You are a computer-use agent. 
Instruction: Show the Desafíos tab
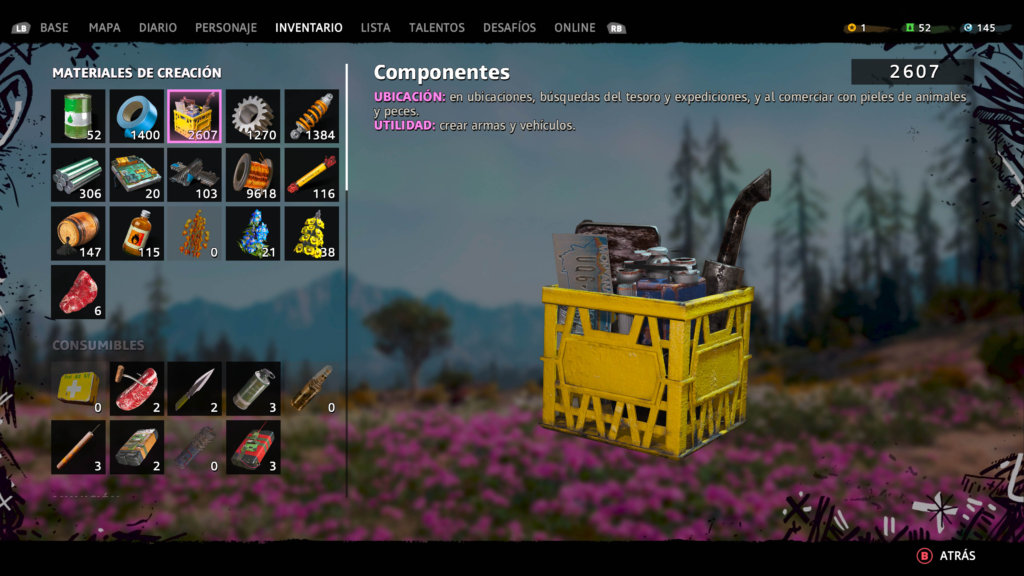click(x=509, y=28)
